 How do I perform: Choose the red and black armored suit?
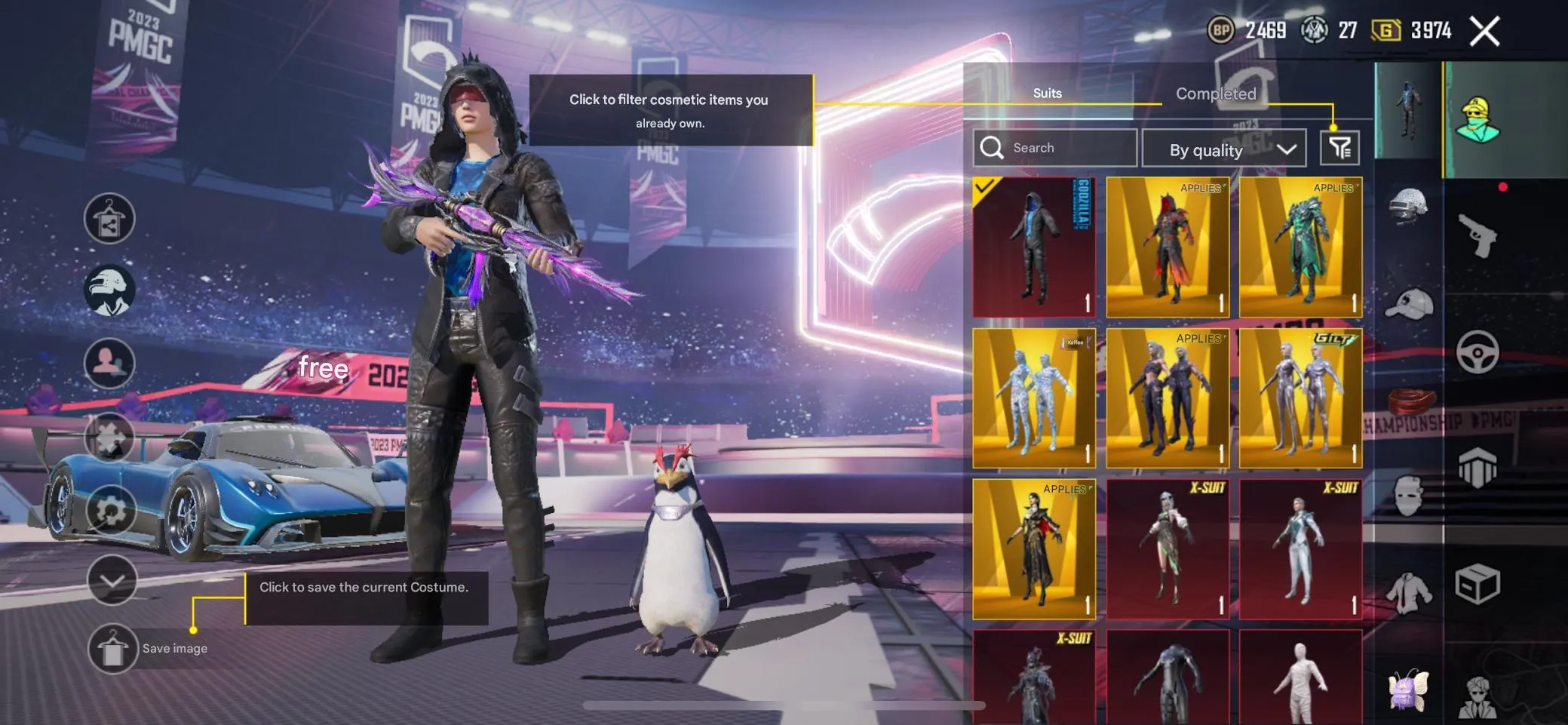tap(1167, 247)
